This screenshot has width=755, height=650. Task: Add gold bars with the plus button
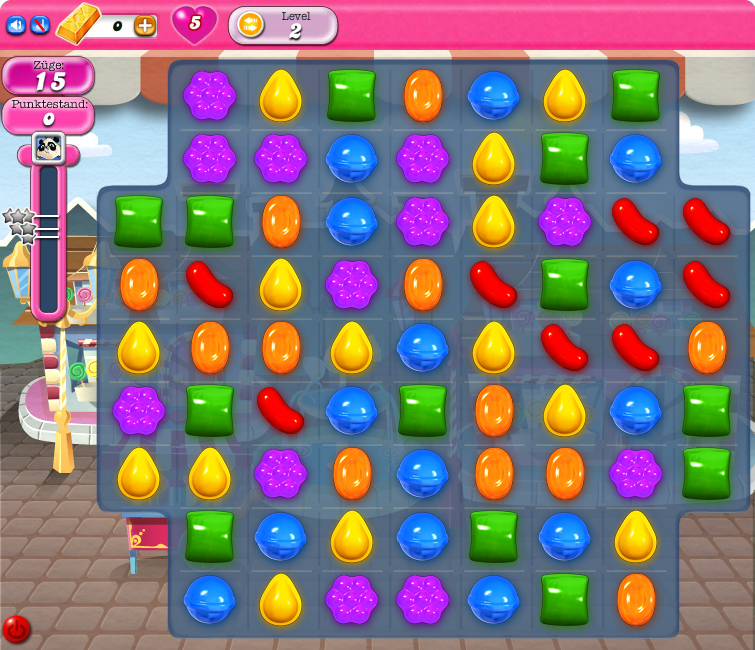pyautogui.click(x=145, y=26)
